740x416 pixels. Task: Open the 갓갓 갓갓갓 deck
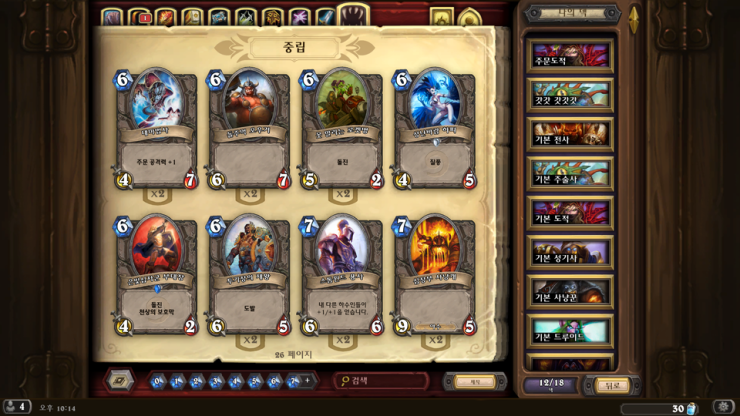click(x=570, y=94)
